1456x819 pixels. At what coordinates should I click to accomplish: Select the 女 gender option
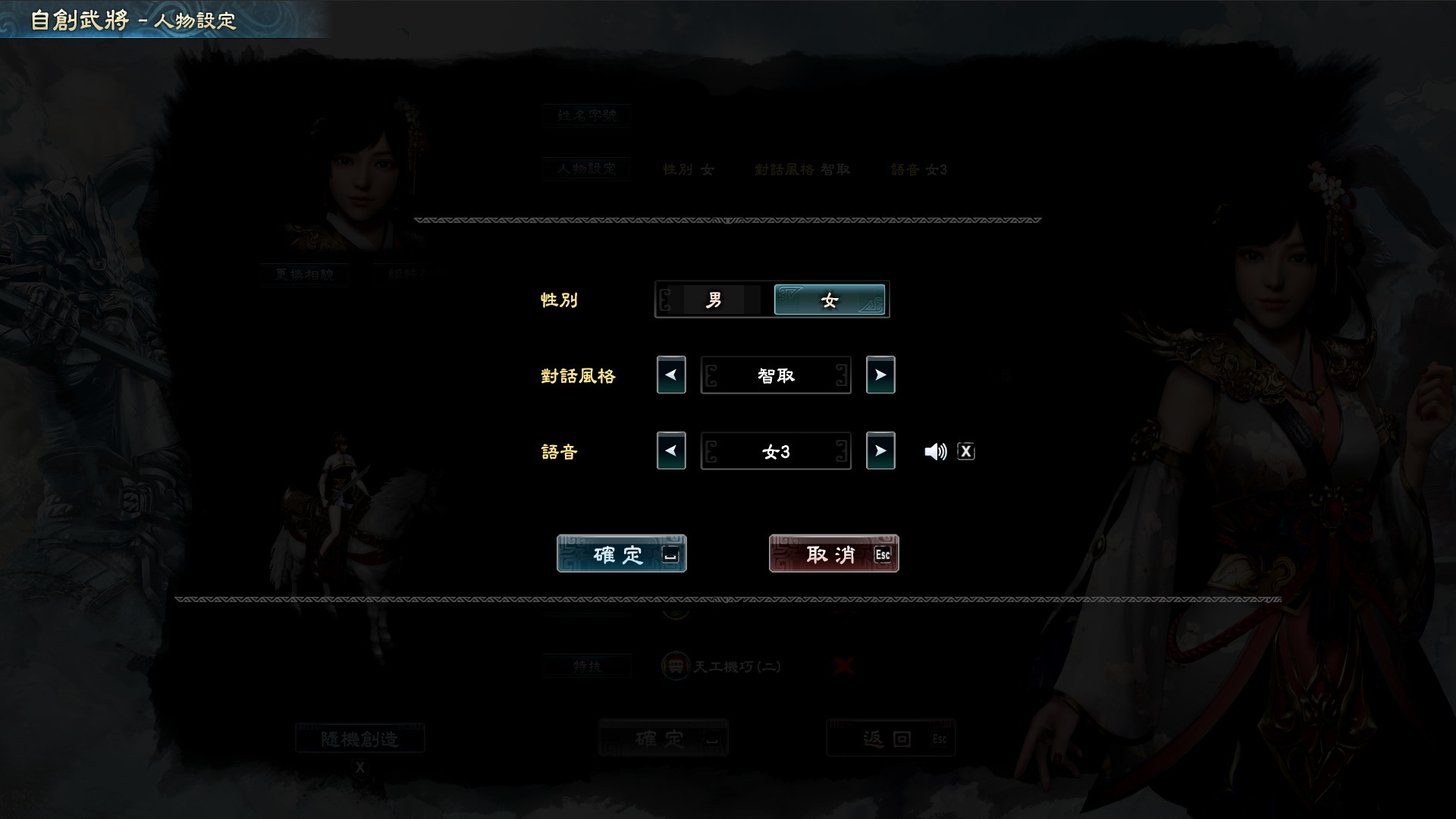tap(829, 300)
